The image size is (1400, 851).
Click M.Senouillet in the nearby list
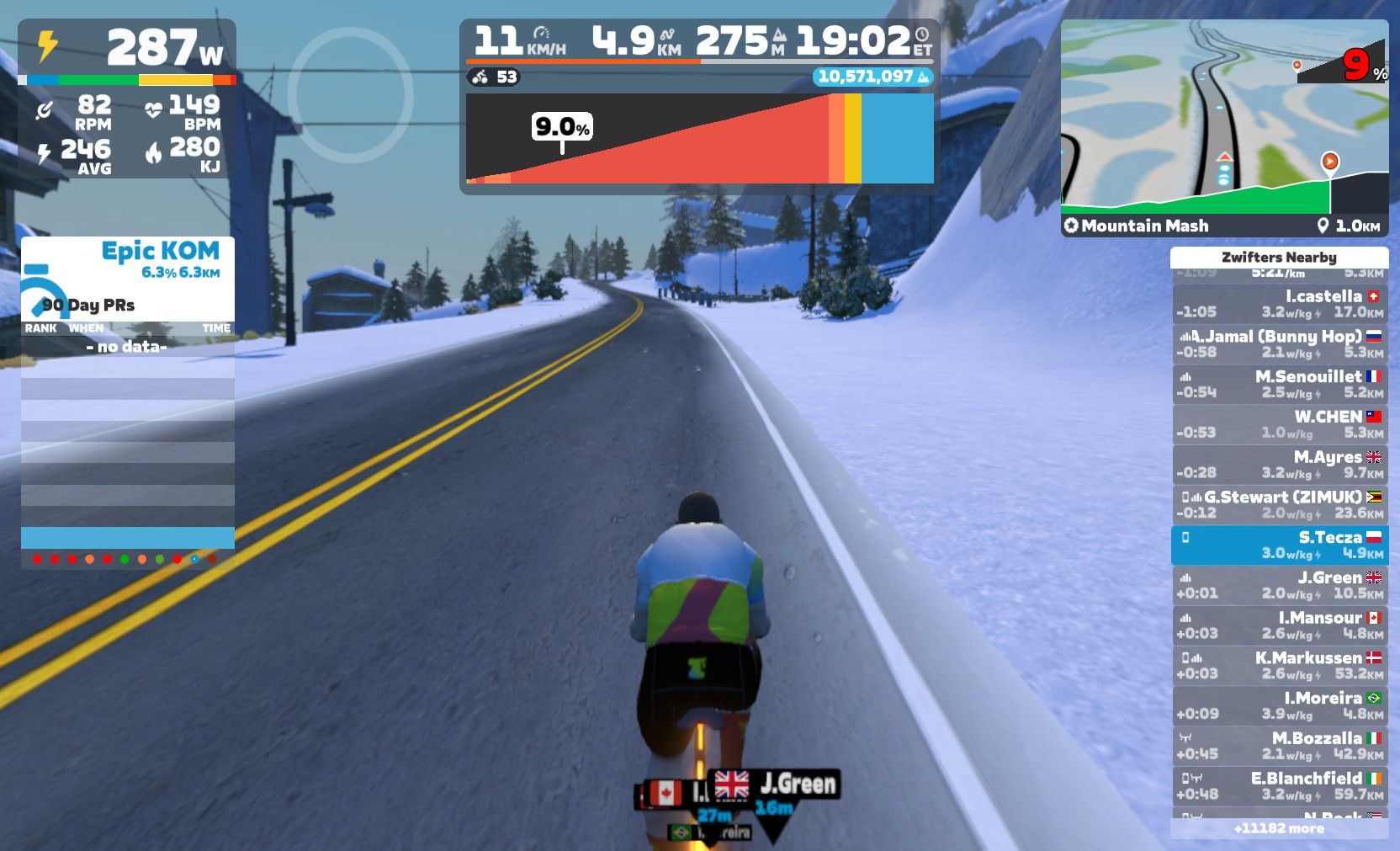point(1279,385)
